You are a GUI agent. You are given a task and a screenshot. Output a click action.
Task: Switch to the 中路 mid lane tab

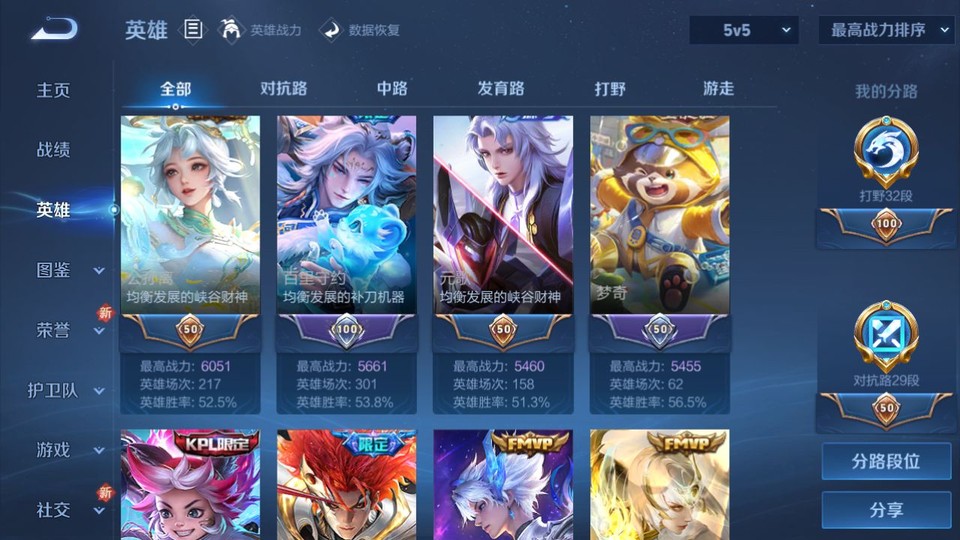point(392,88)
